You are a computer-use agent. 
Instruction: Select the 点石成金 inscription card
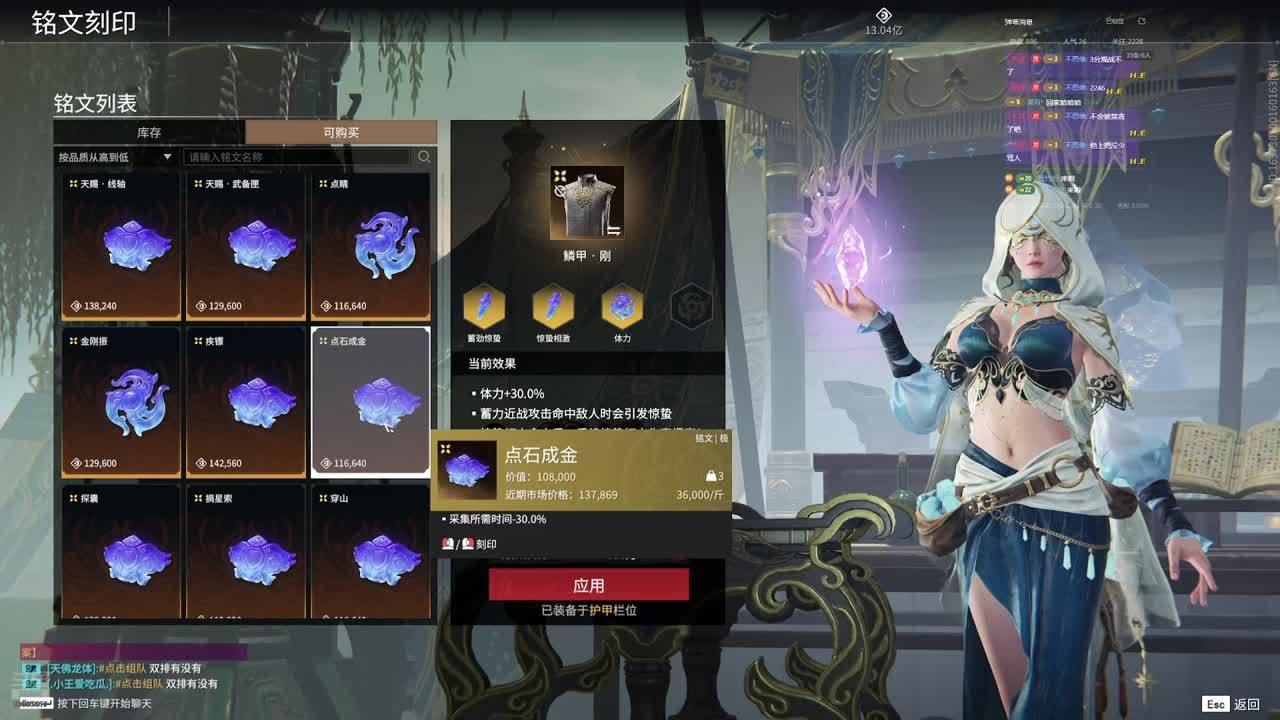[371, 402]
